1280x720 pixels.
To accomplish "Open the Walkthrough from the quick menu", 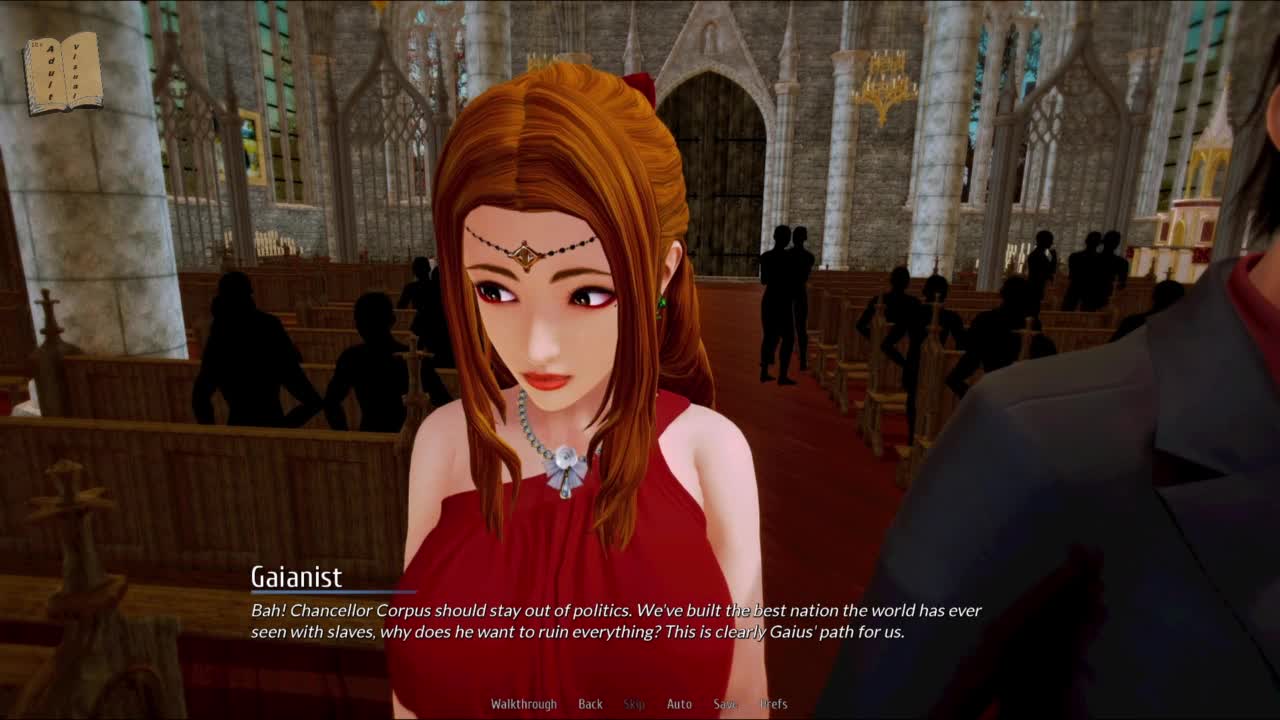I will pyautogui.click(x=523, y=704).
